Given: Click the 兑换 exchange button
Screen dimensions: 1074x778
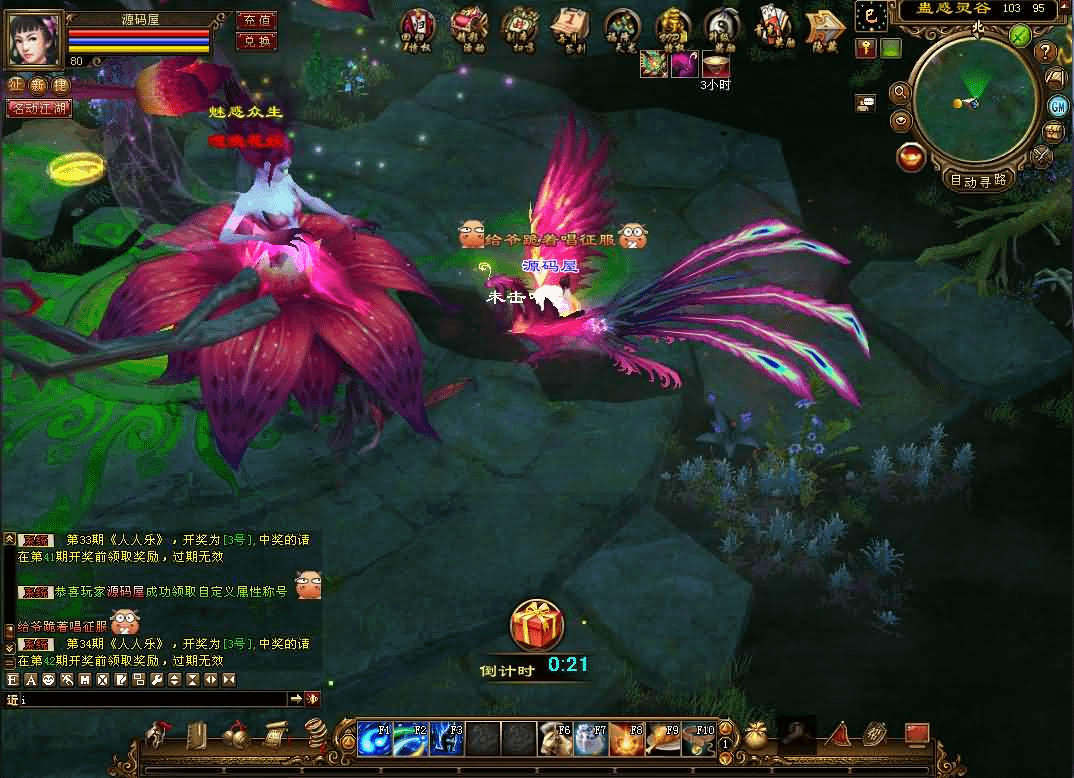Looking at the screenshot, I should (256, 41).
